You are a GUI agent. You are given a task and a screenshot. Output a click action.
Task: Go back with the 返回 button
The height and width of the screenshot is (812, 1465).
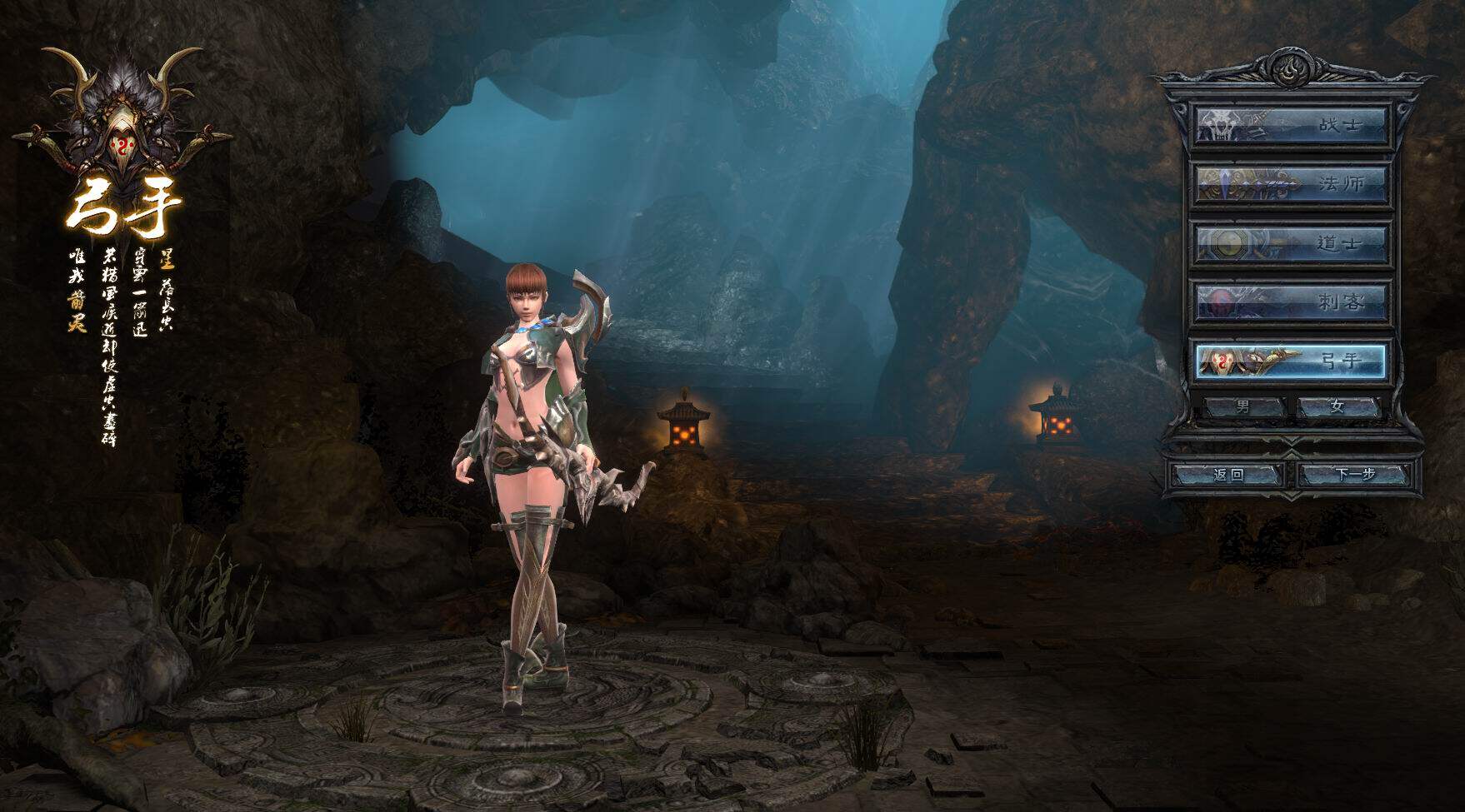1228,475
